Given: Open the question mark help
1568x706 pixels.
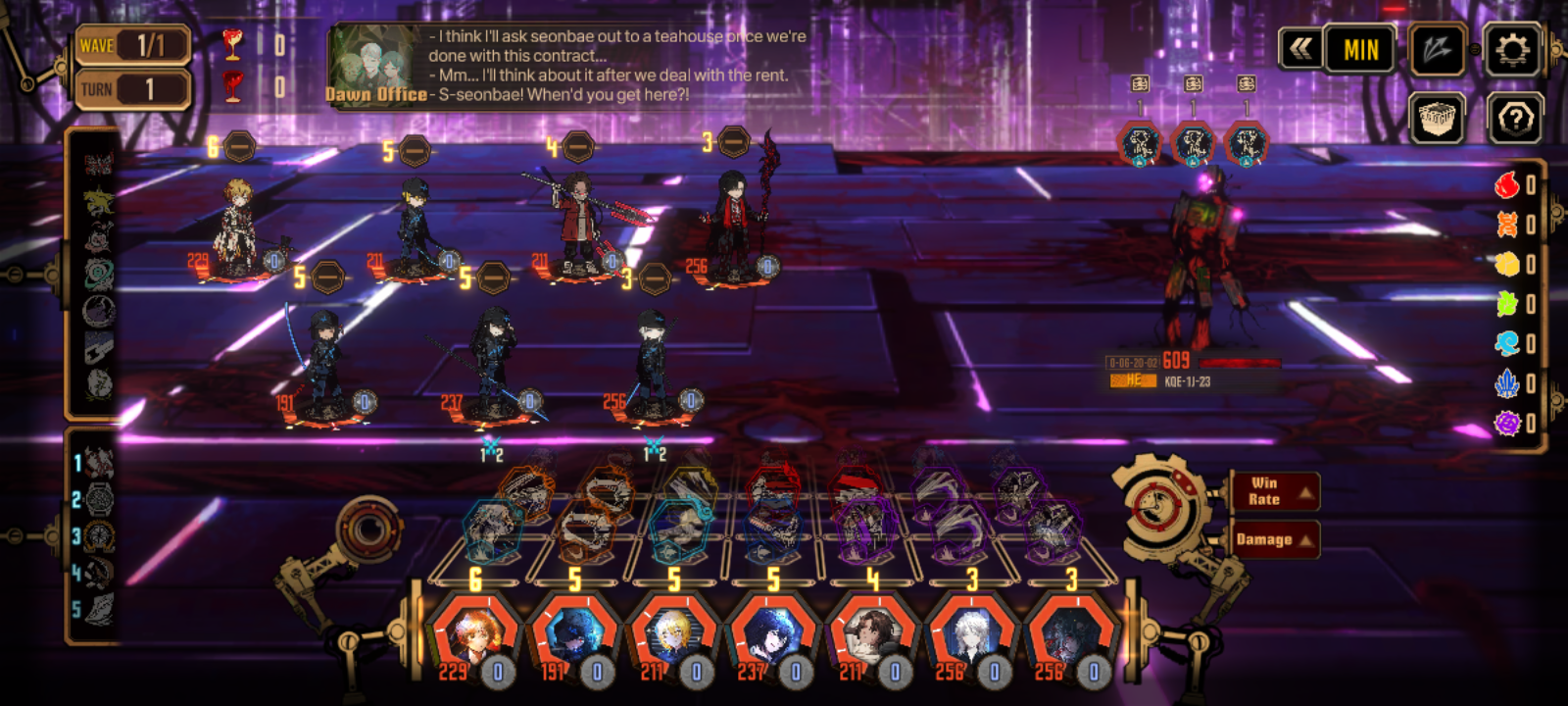Looking at the screenshot, I should coord(1514,120).
